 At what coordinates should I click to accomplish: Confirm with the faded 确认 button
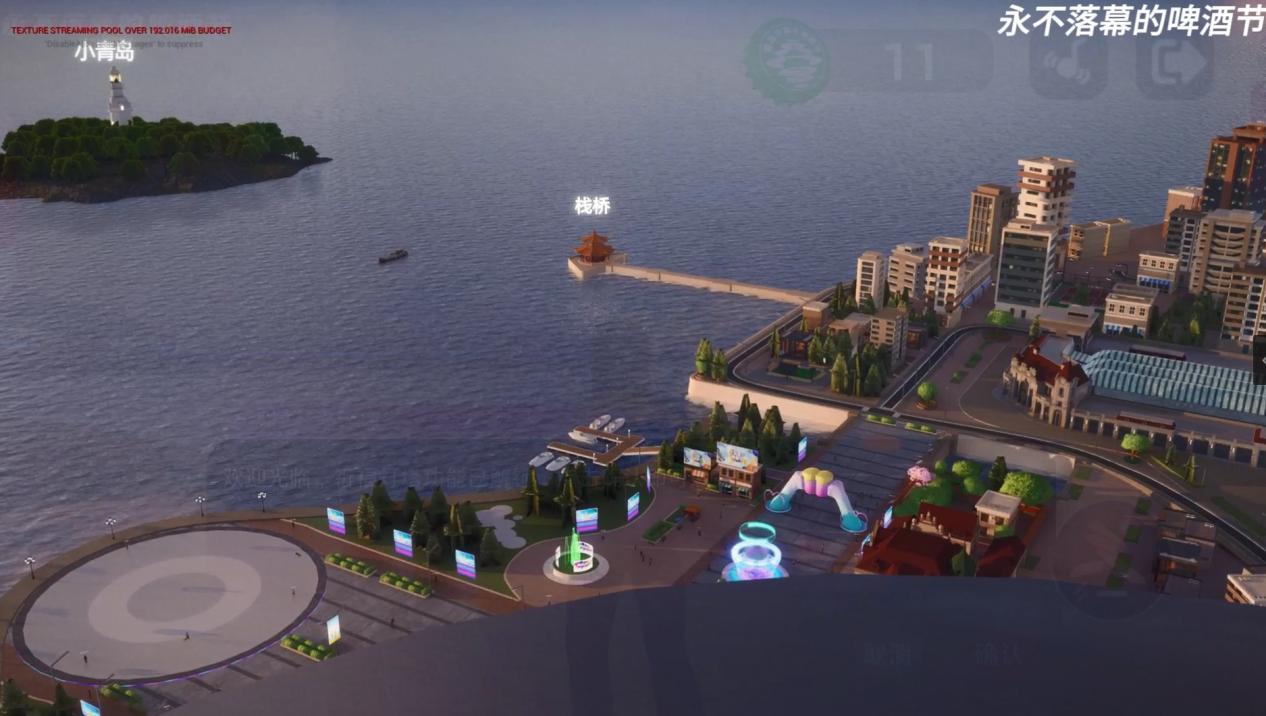999,654
